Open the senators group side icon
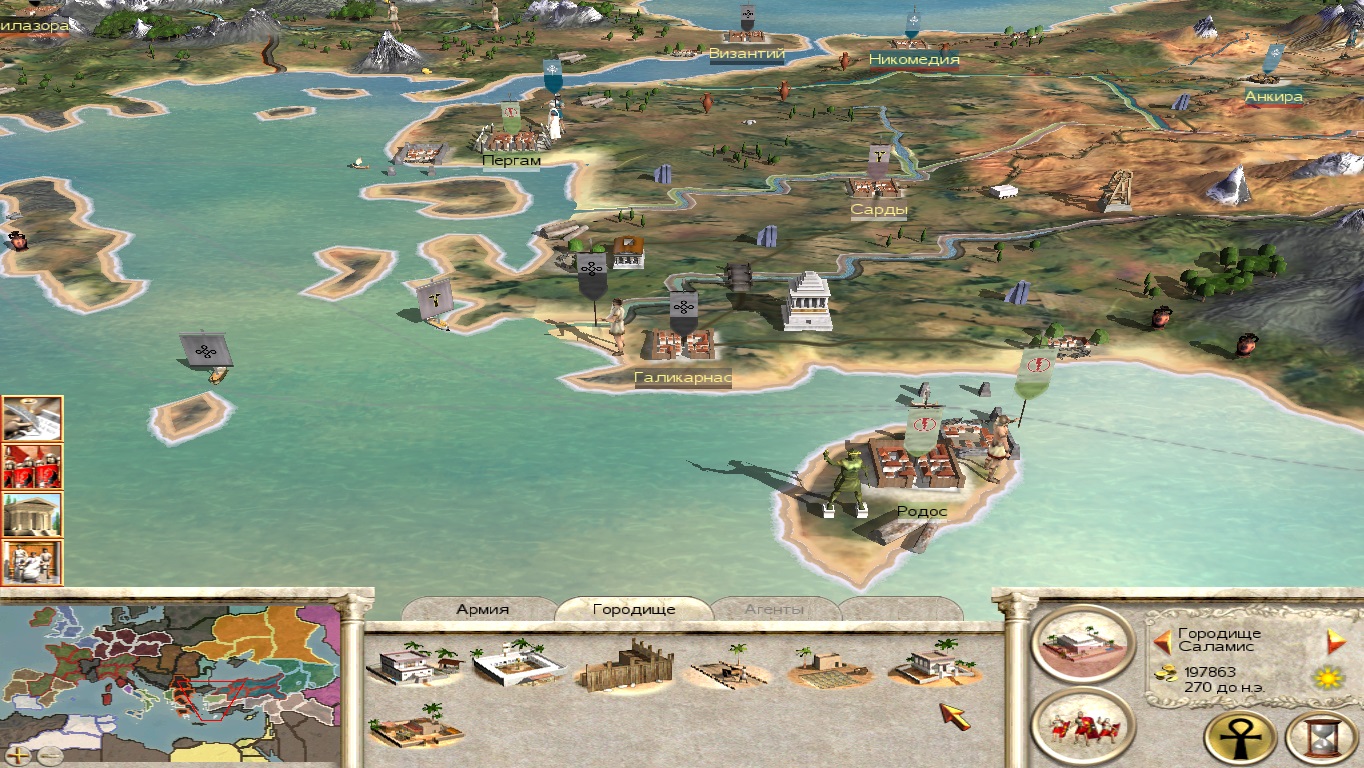This screenshot has height=768, width=1364. 32,562
